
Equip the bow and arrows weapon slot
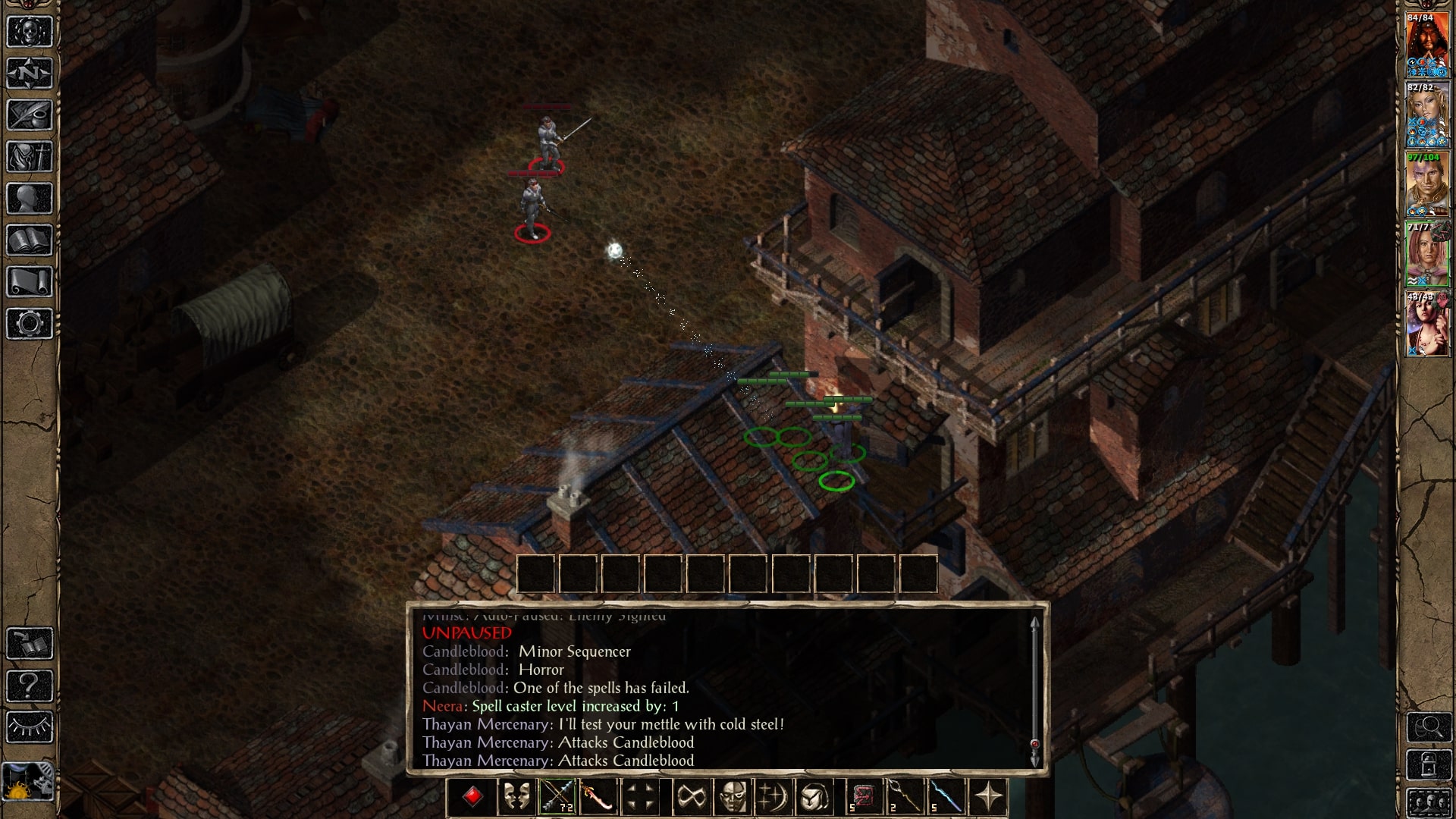557,797
